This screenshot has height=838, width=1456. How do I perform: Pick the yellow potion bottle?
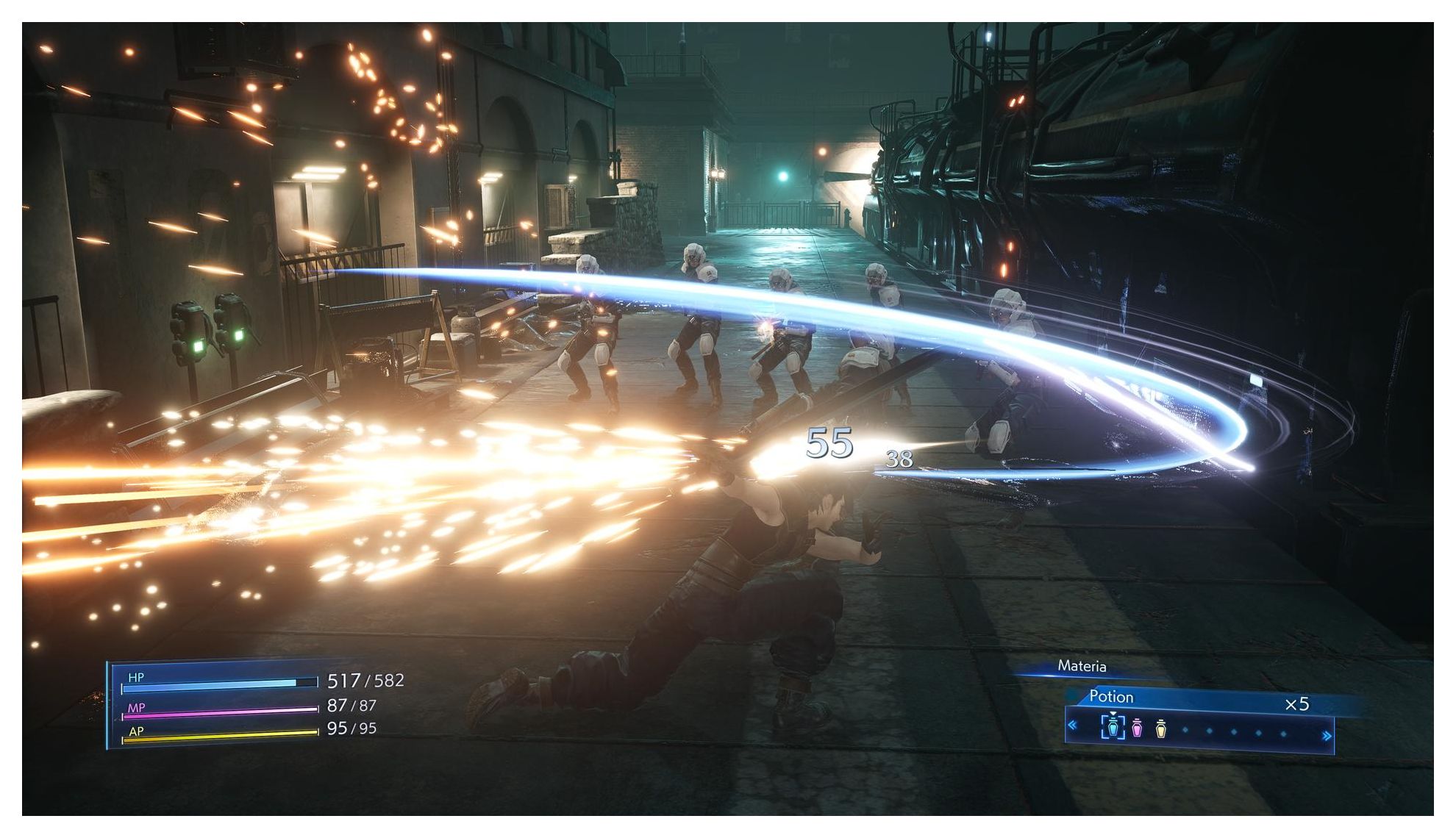[1161, 728]
